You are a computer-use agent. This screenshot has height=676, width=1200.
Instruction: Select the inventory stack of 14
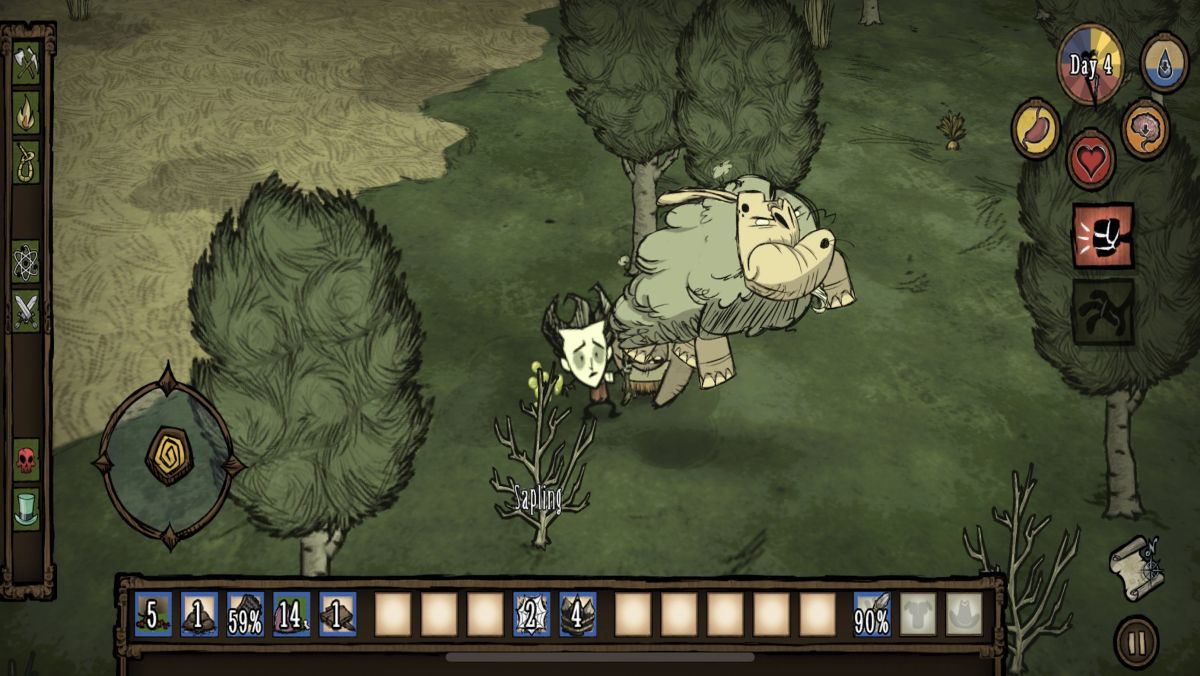291,614
